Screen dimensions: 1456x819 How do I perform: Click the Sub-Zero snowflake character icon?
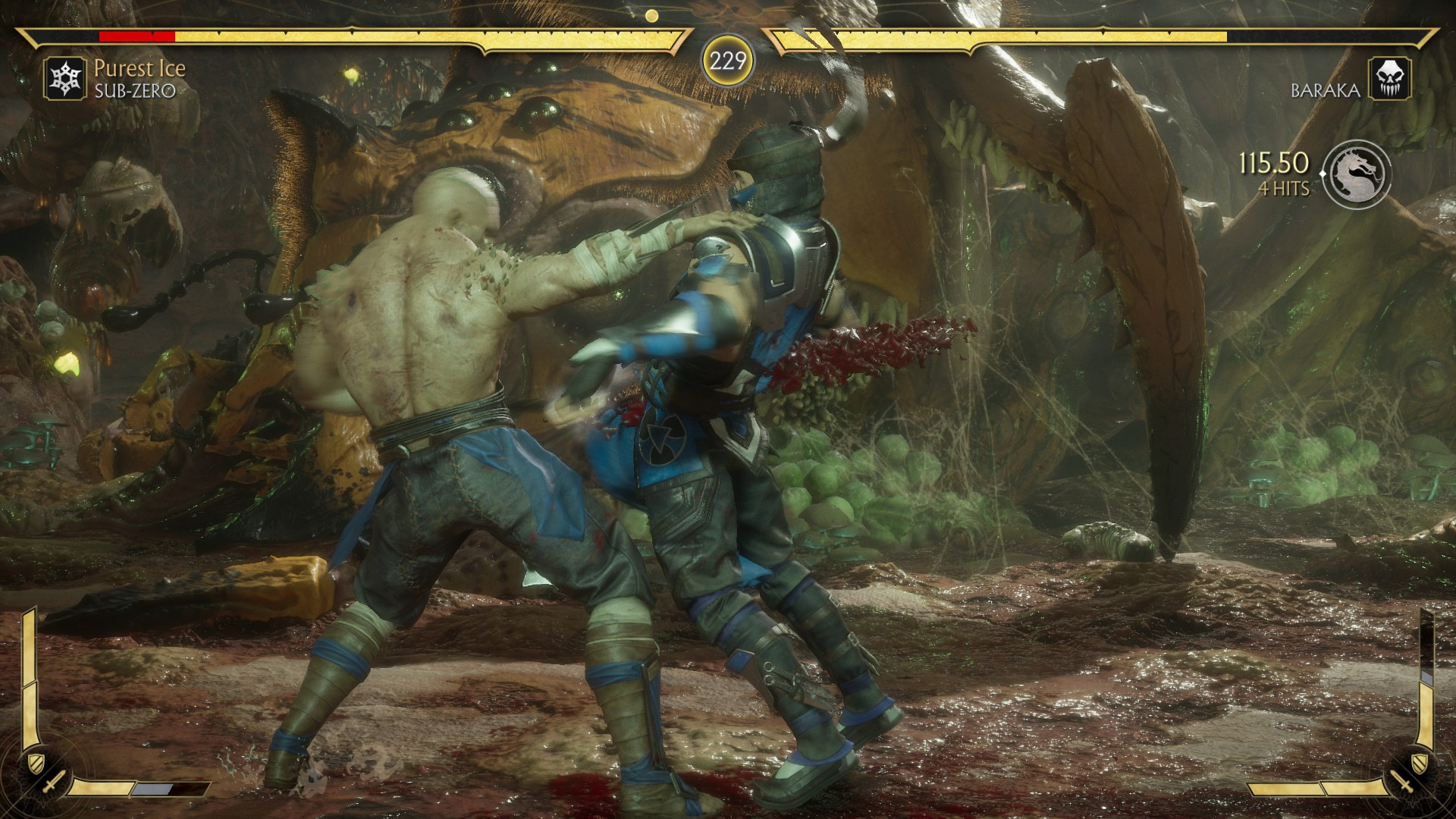pos(67,77)
